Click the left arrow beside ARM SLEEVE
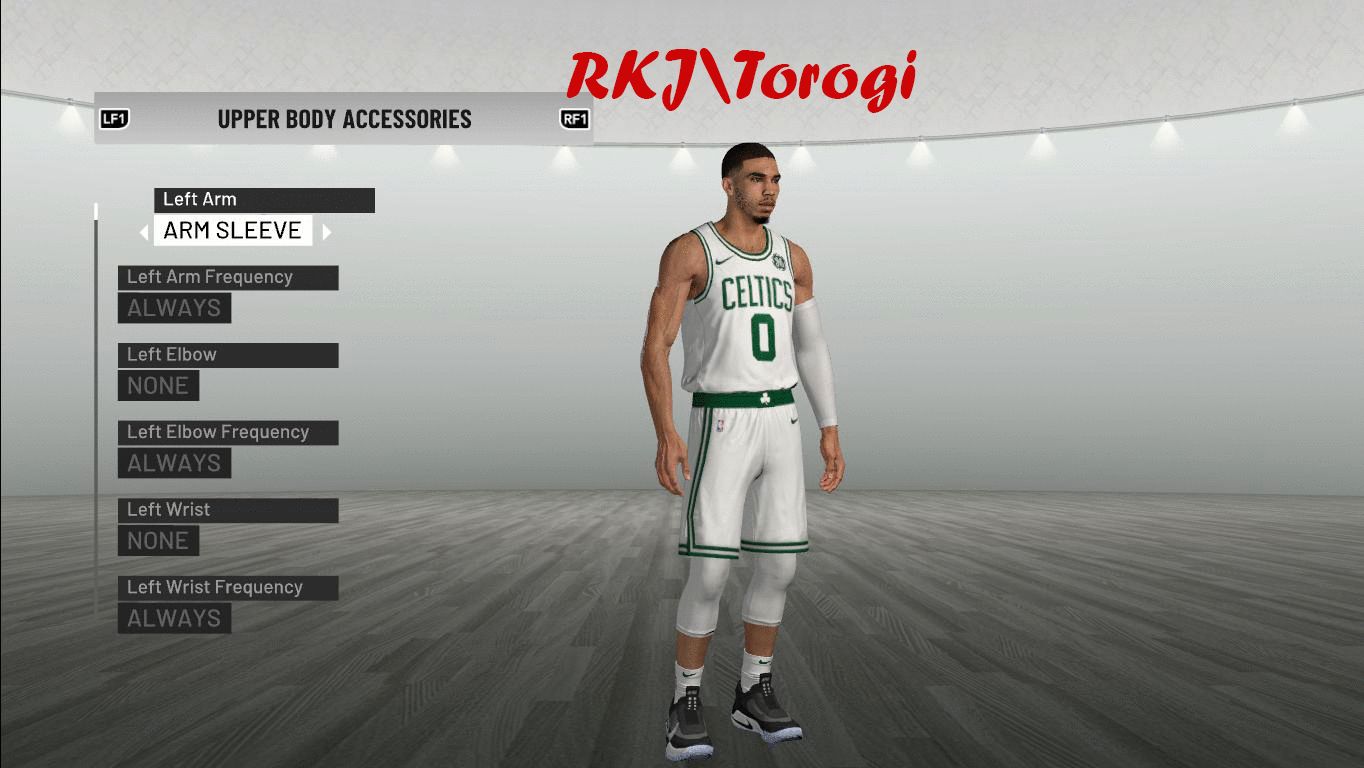The image size is (1364, 768). pos(145,232)
